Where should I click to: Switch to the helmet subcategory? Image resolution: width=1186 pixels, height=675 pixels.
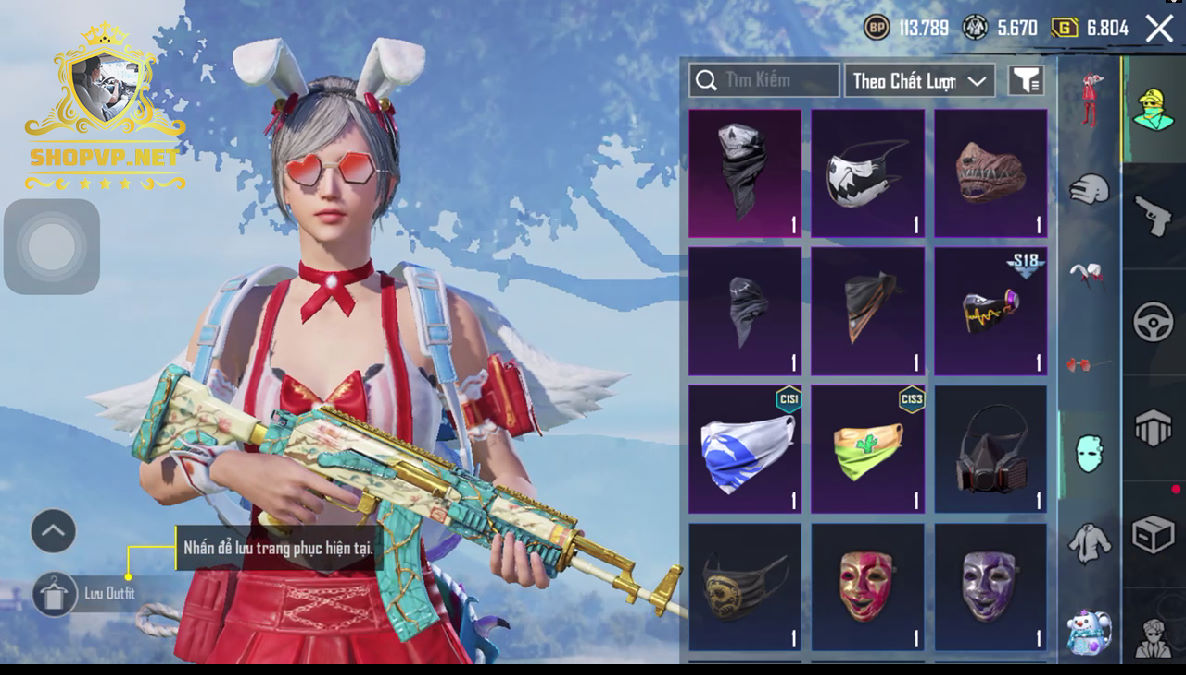pyautogui.click(x=1089, y=189)
